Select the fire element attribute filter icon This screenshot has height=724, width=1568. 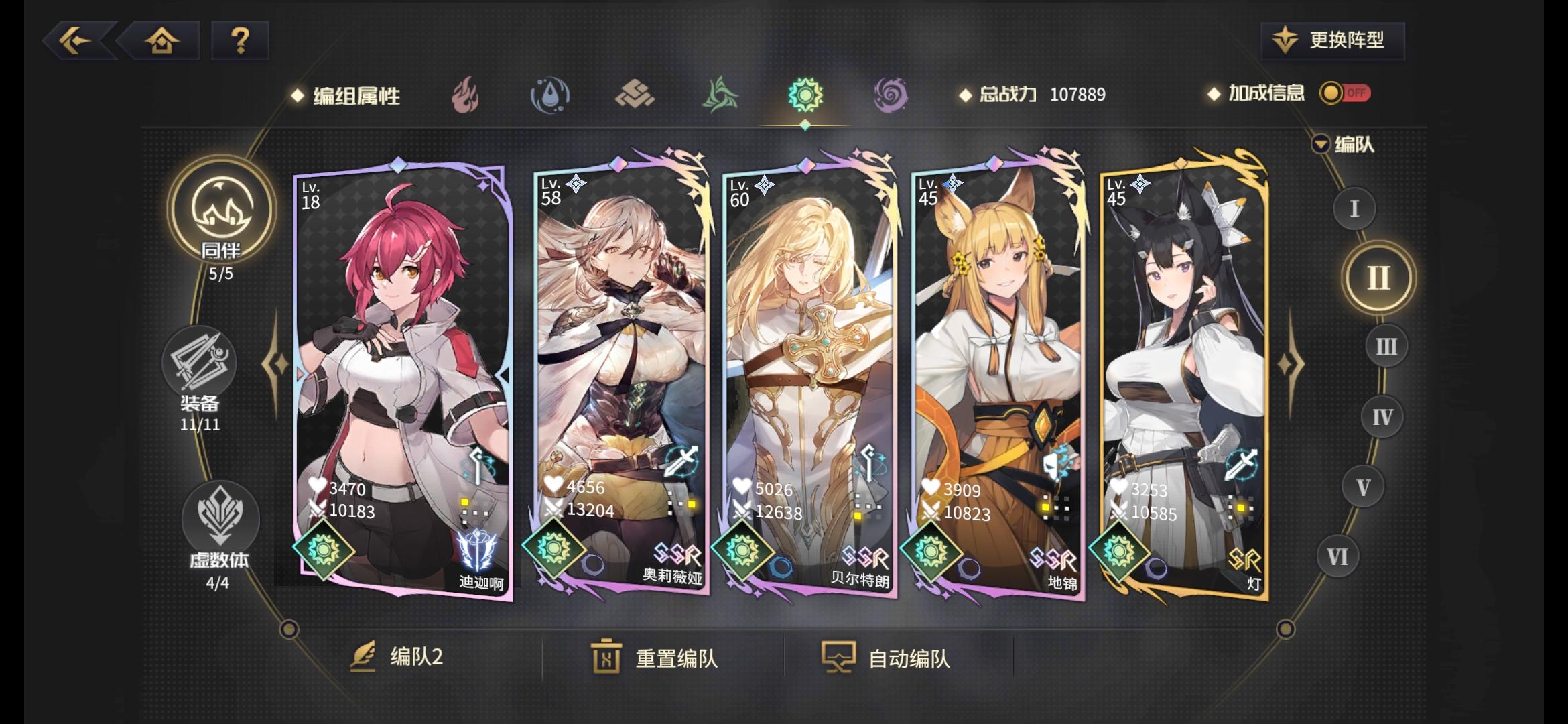[x=467, y=94]
